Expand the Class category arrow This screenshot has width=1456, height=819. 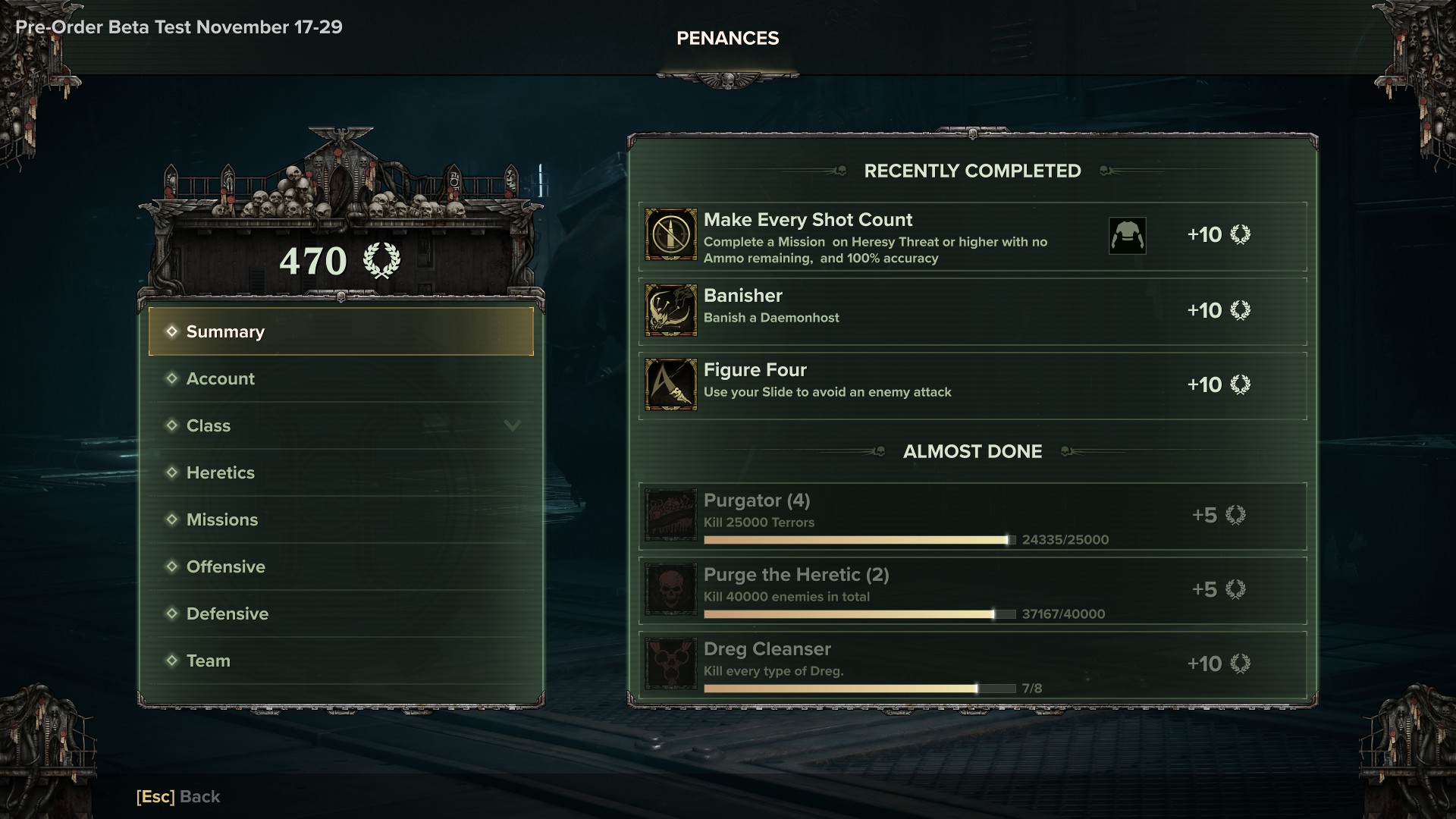tap(513, 425)
